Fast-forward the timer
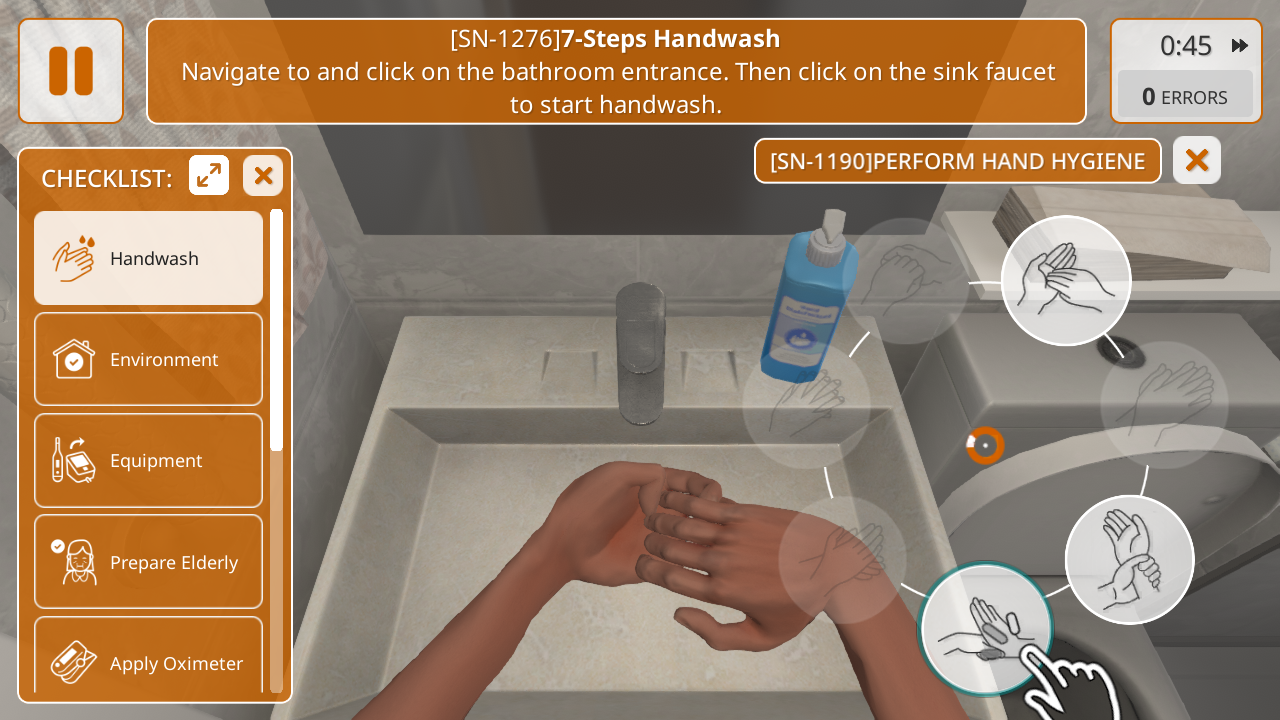 [x=1240, y=45]
